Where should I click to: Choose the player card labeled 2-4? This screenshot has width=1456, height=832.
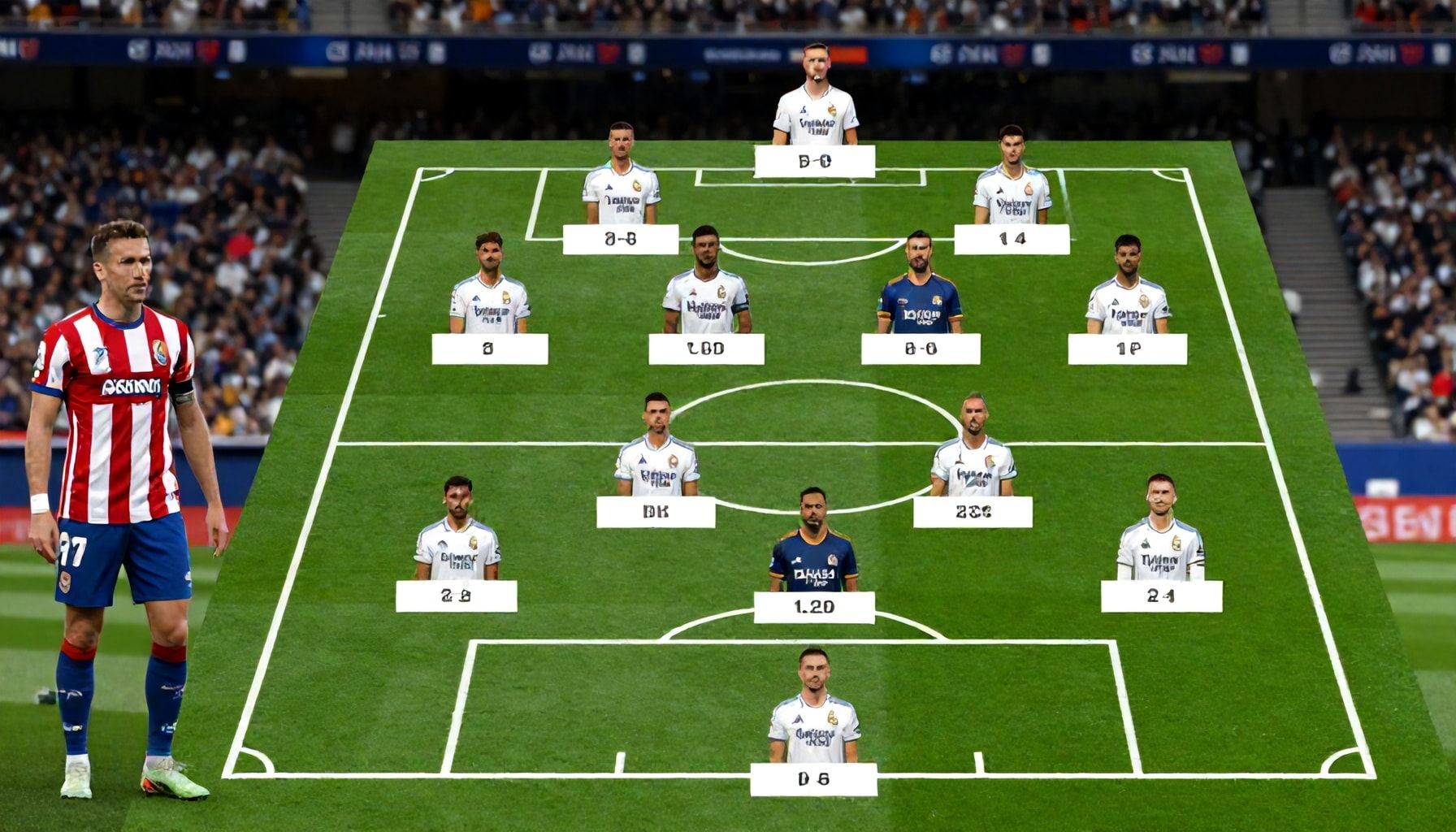coord(1160,596)
